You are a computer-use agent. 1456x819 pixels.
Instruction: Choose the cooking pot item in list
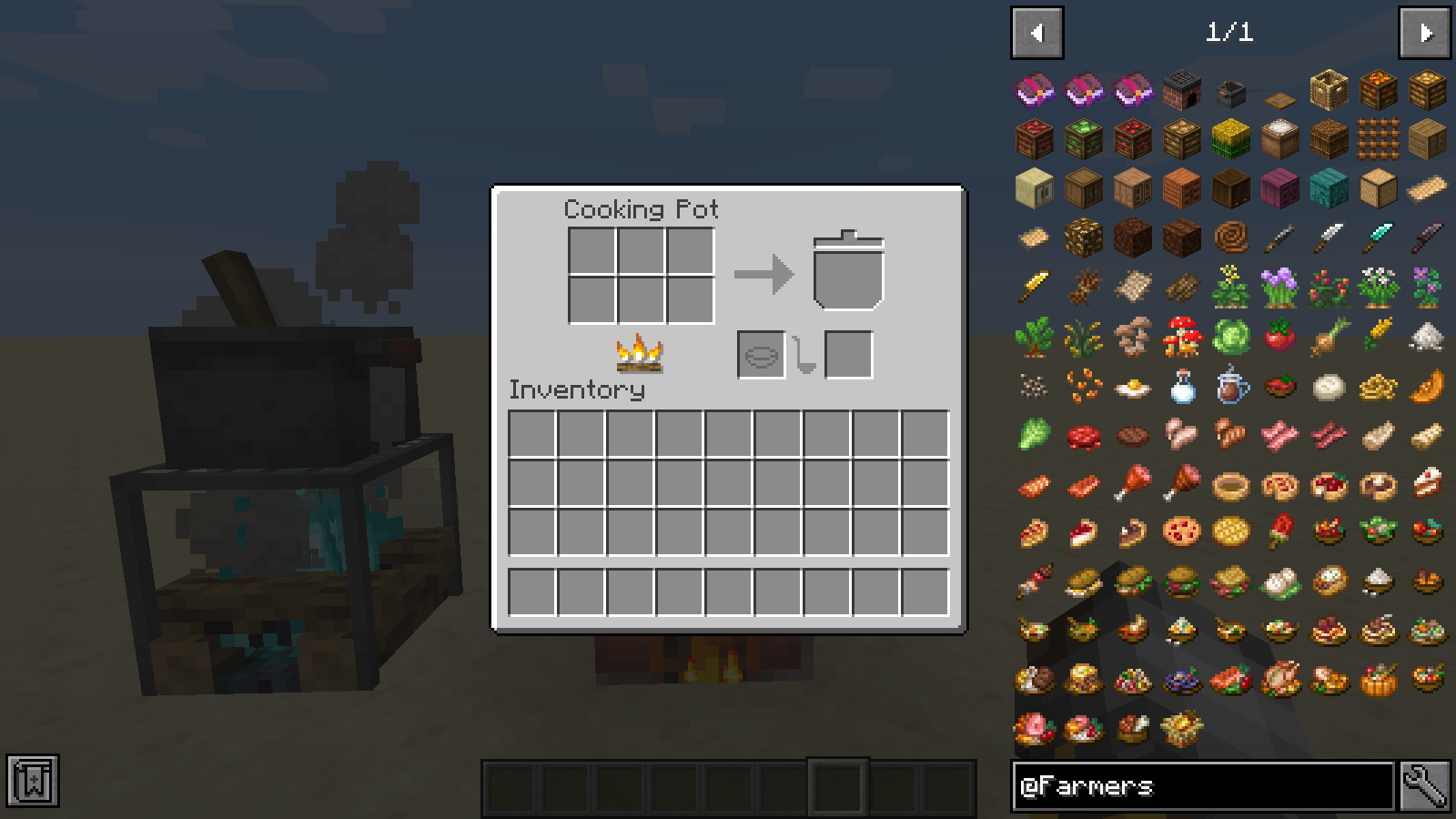coord(1230,91)
